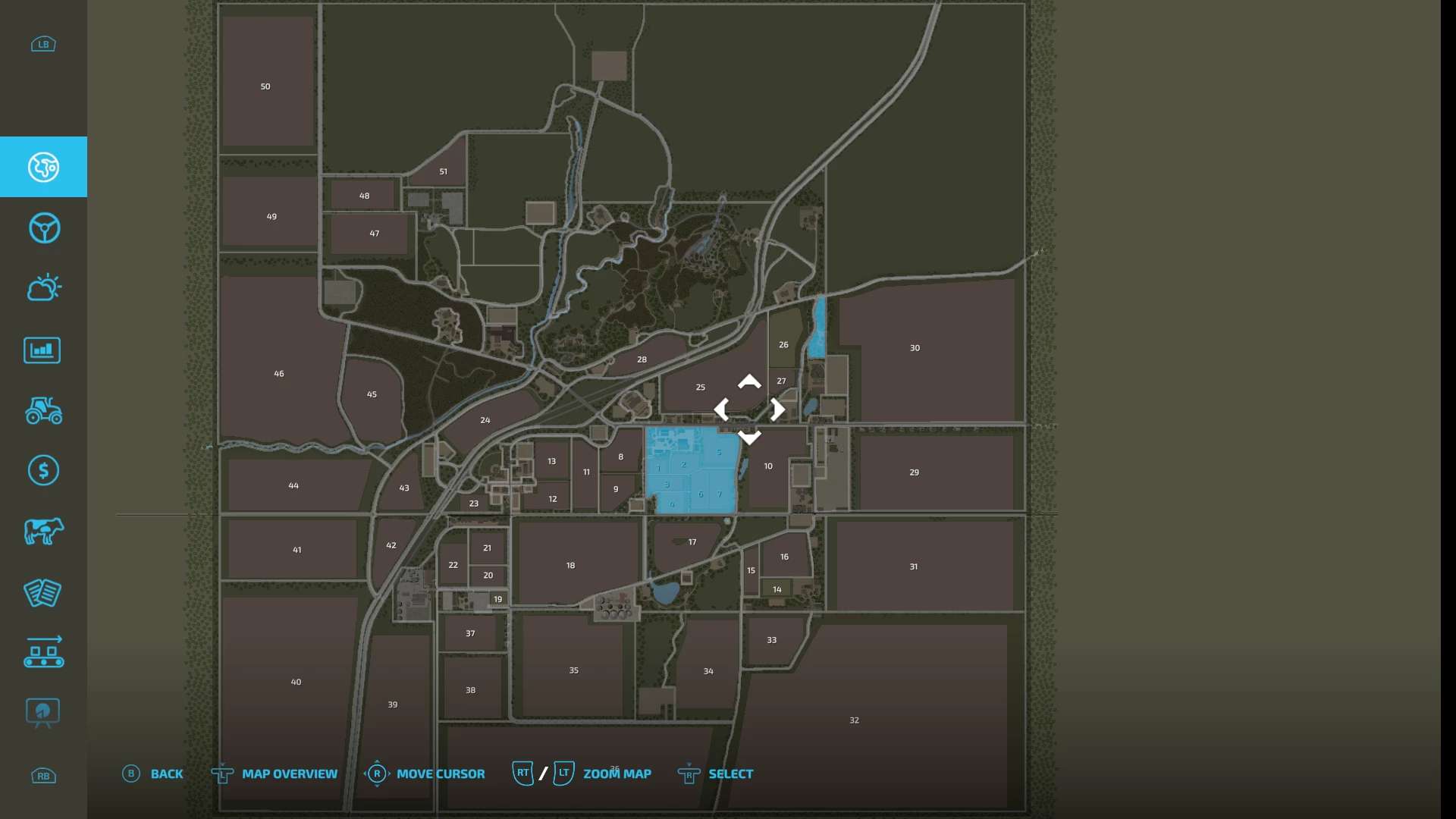Switch to the contracts papers tab
The image size is (1456, 819).
tap(42, 593)
